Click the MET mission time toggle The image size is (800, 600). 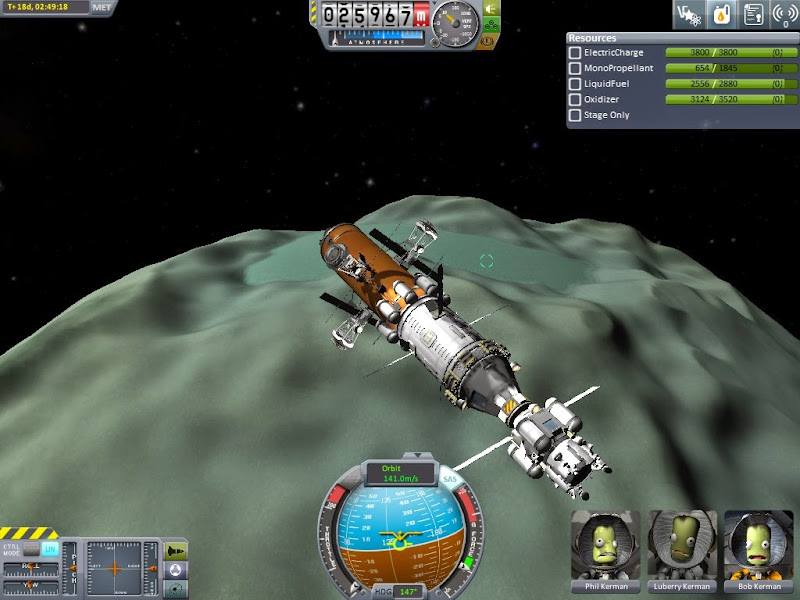click(x=102, y=7)
